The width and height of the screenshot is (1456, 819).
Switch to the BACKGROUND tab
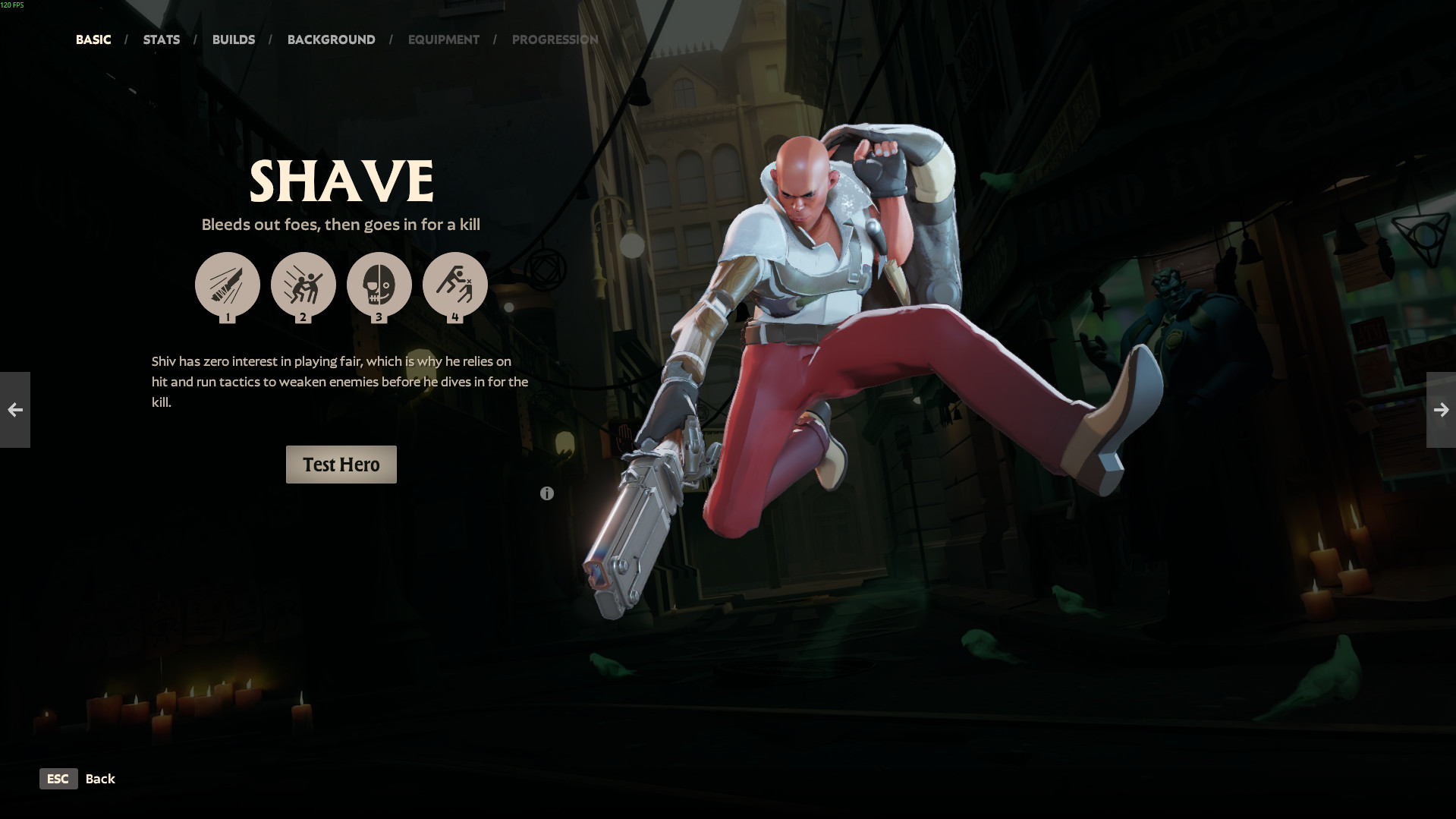pos(331,39)
